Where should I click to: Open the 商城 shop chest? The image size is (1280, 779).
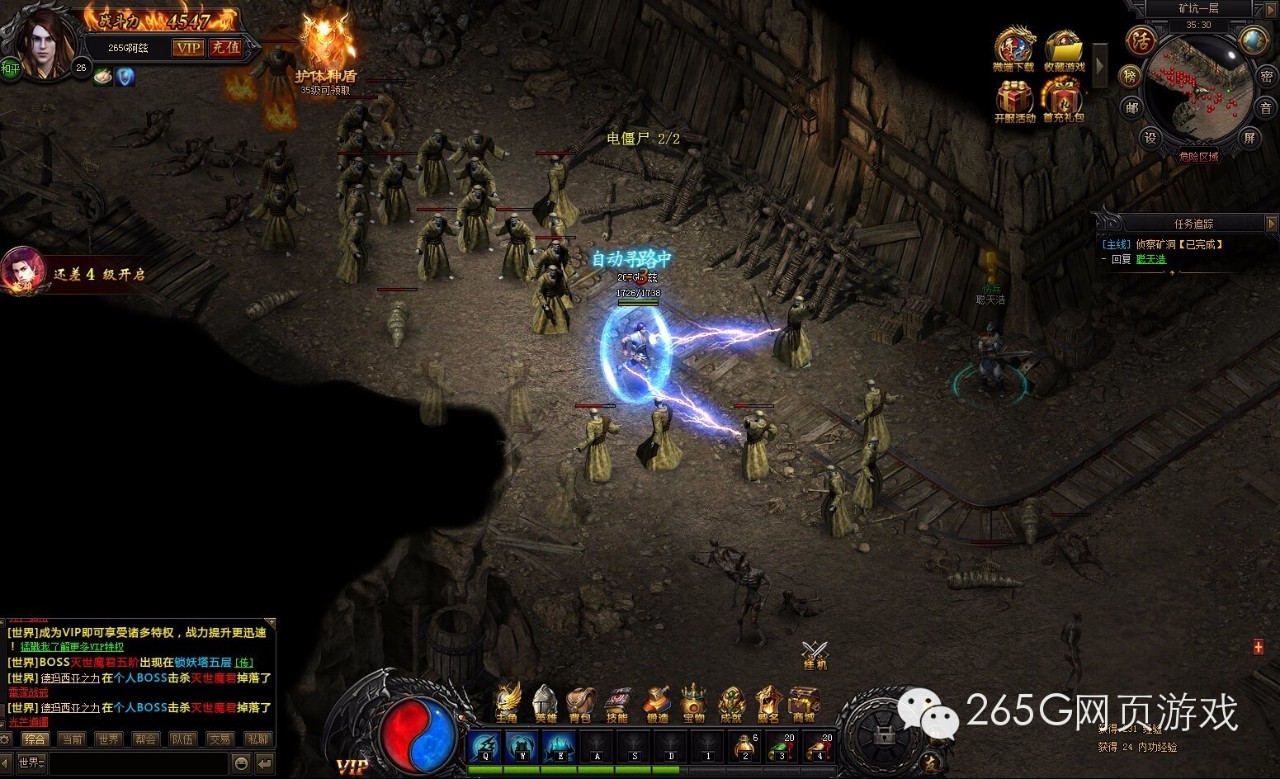click(x=803, y=701)
